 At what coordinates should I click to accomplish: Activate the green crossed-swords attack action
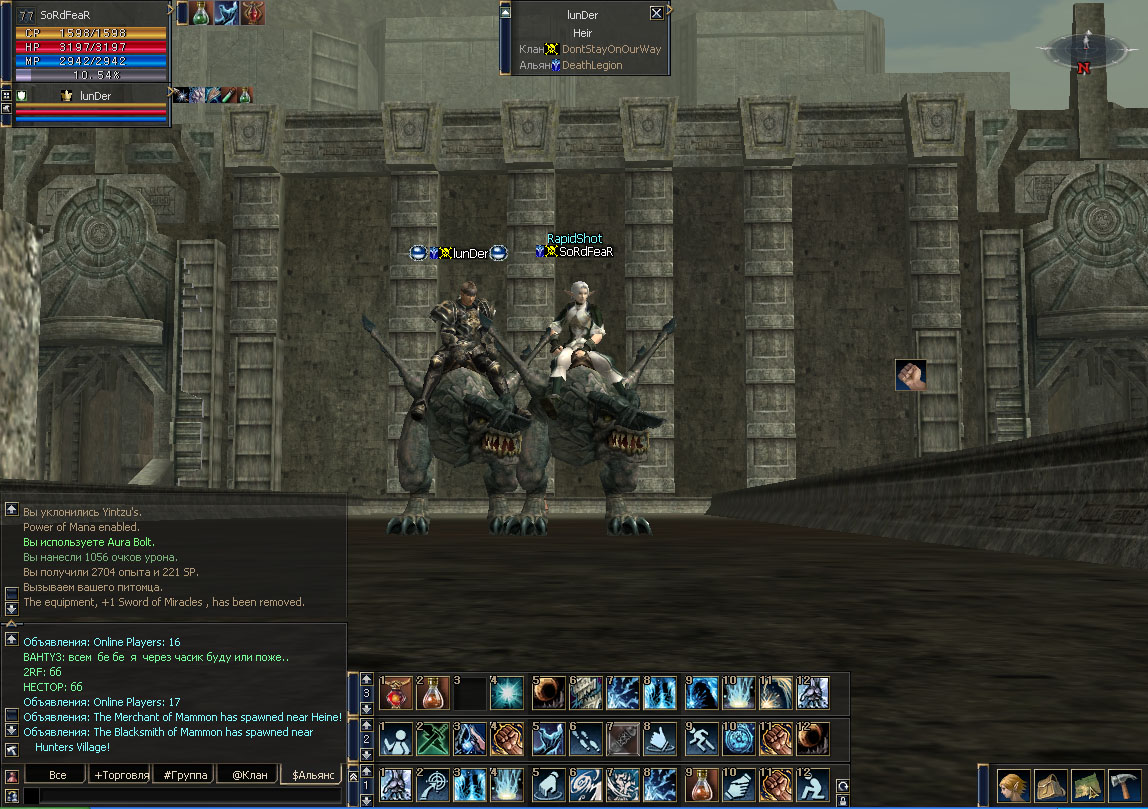pos(433,739)
